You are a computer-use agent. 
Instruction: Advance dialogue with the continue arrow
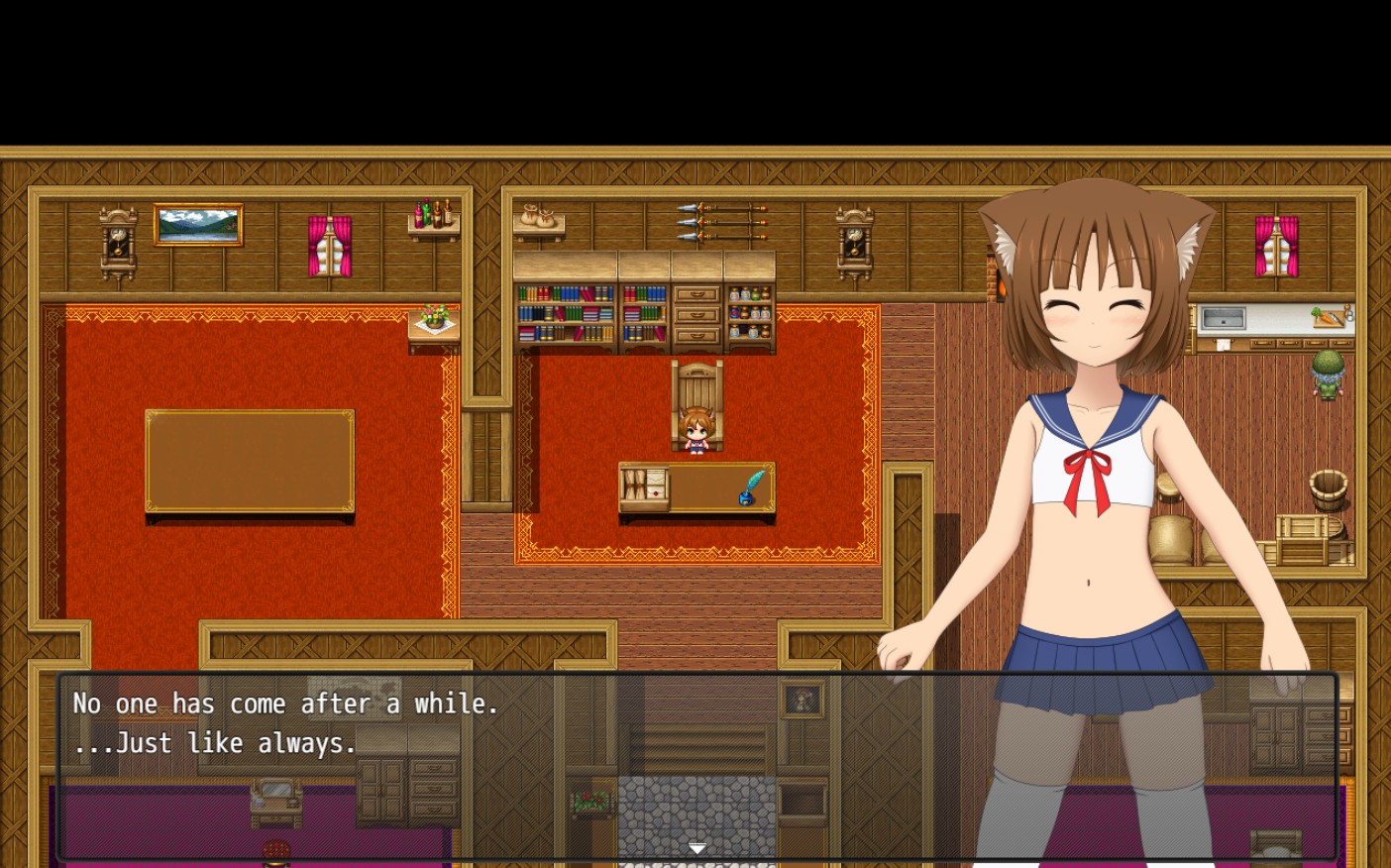[x=697, y=848]
